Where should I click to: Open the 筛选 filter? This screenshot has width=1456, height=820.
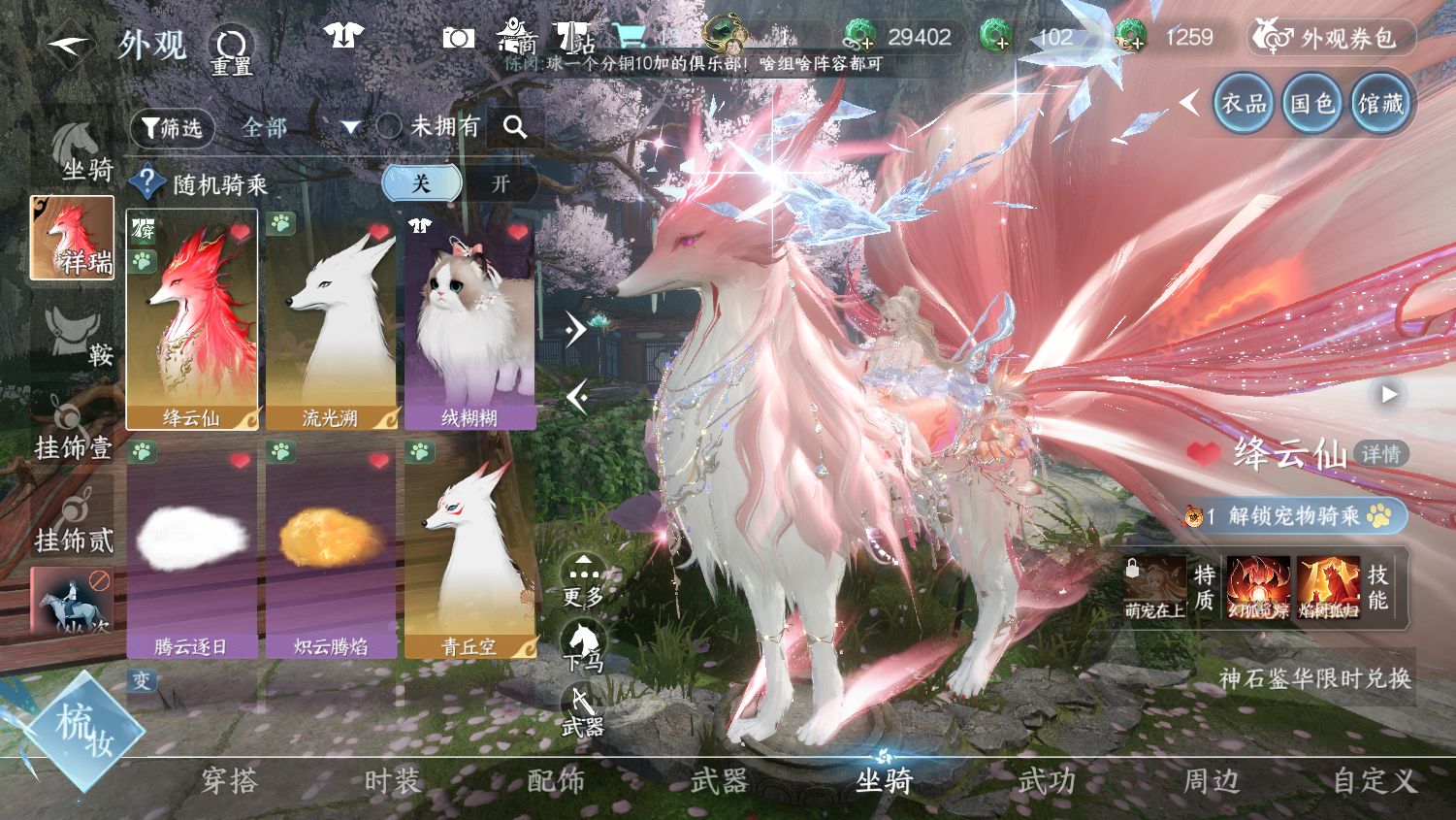tap(172, 128)
